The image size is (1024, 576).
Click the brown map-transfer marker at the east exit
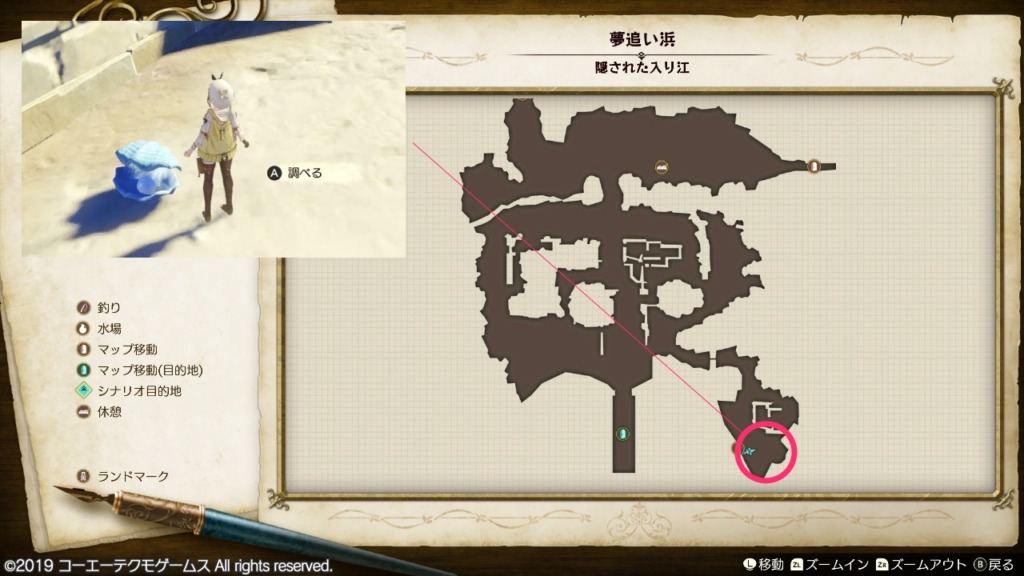pos(813,166)
